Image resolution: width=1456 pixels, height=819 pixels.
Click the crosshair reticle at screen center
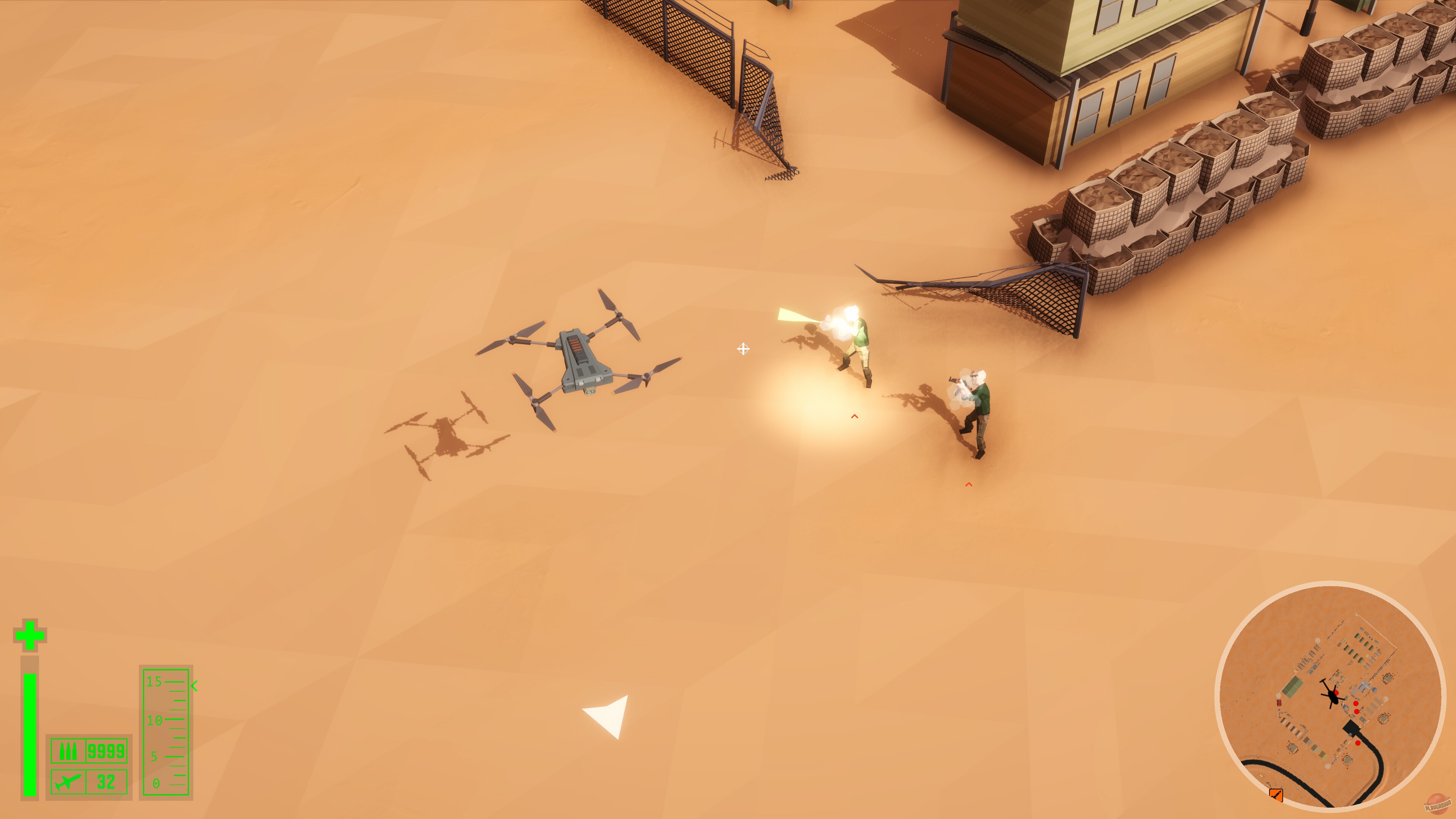[743, 350]
